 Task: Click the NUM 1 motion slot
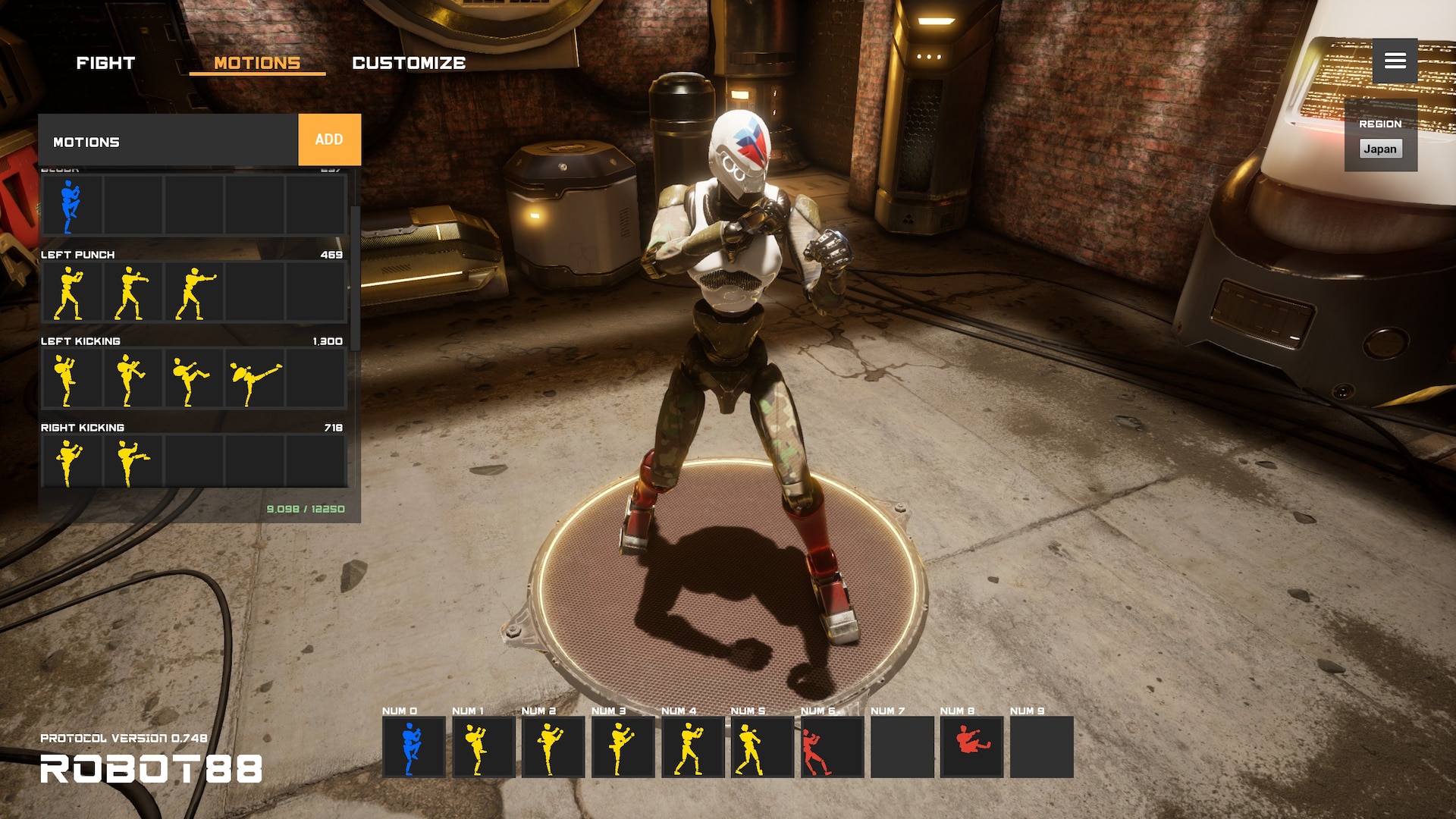(x=483, y=747)
